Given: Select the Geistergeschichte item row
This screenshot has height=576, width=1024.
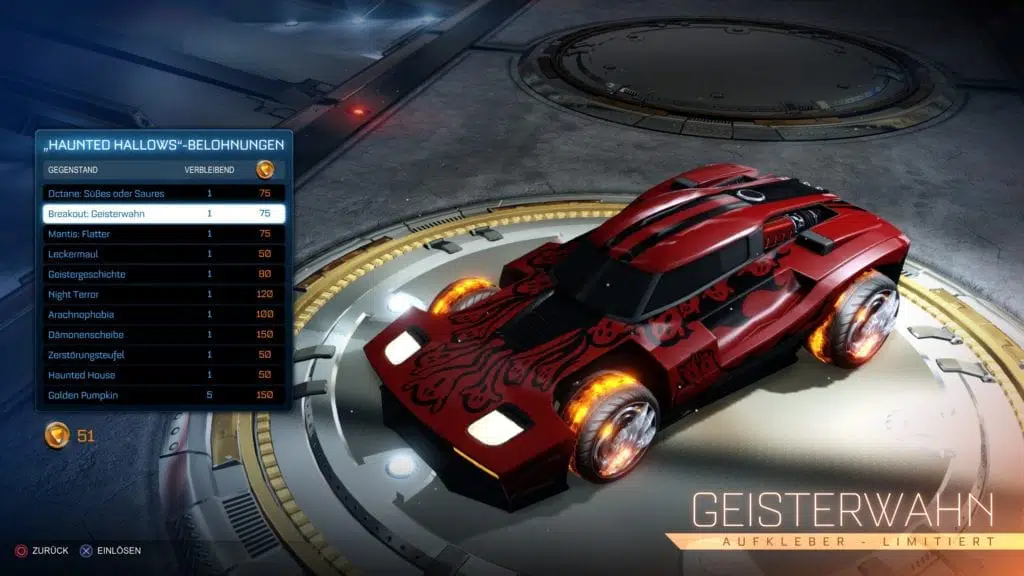Looking at the screenshot, I should point(164,274).
